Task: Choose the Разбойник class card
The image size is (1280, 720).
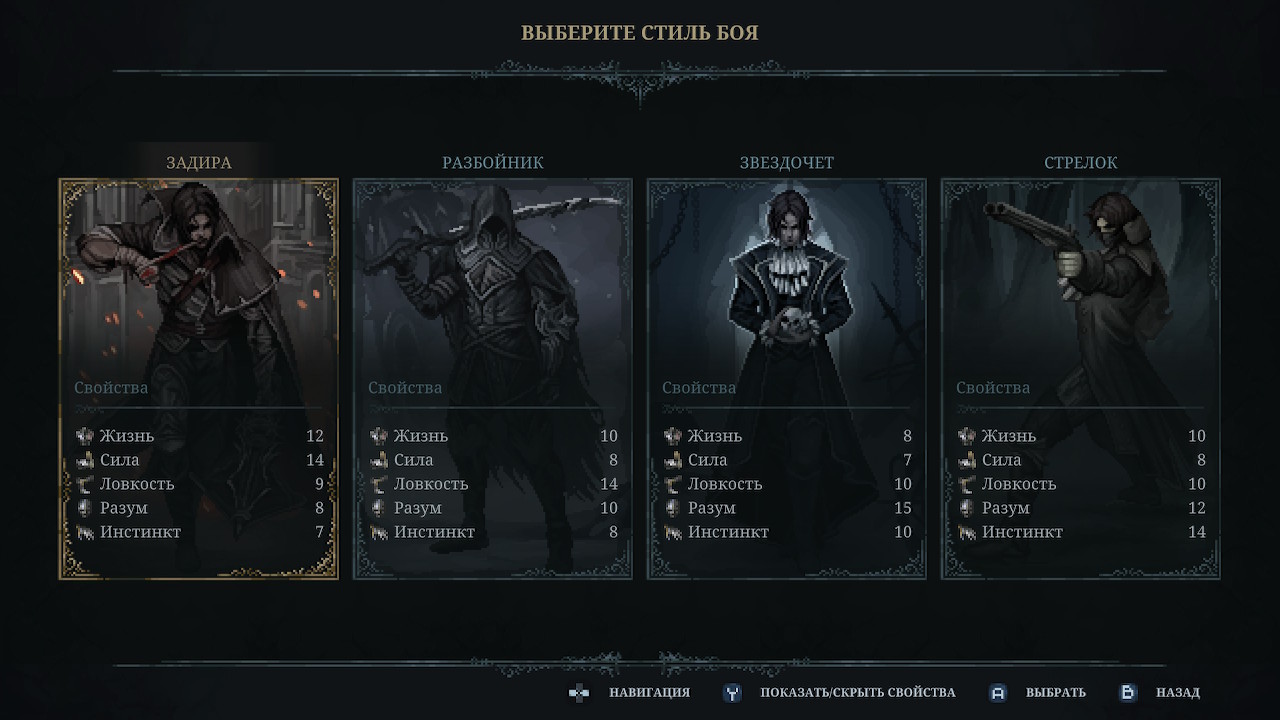Action: pos(493,379)
